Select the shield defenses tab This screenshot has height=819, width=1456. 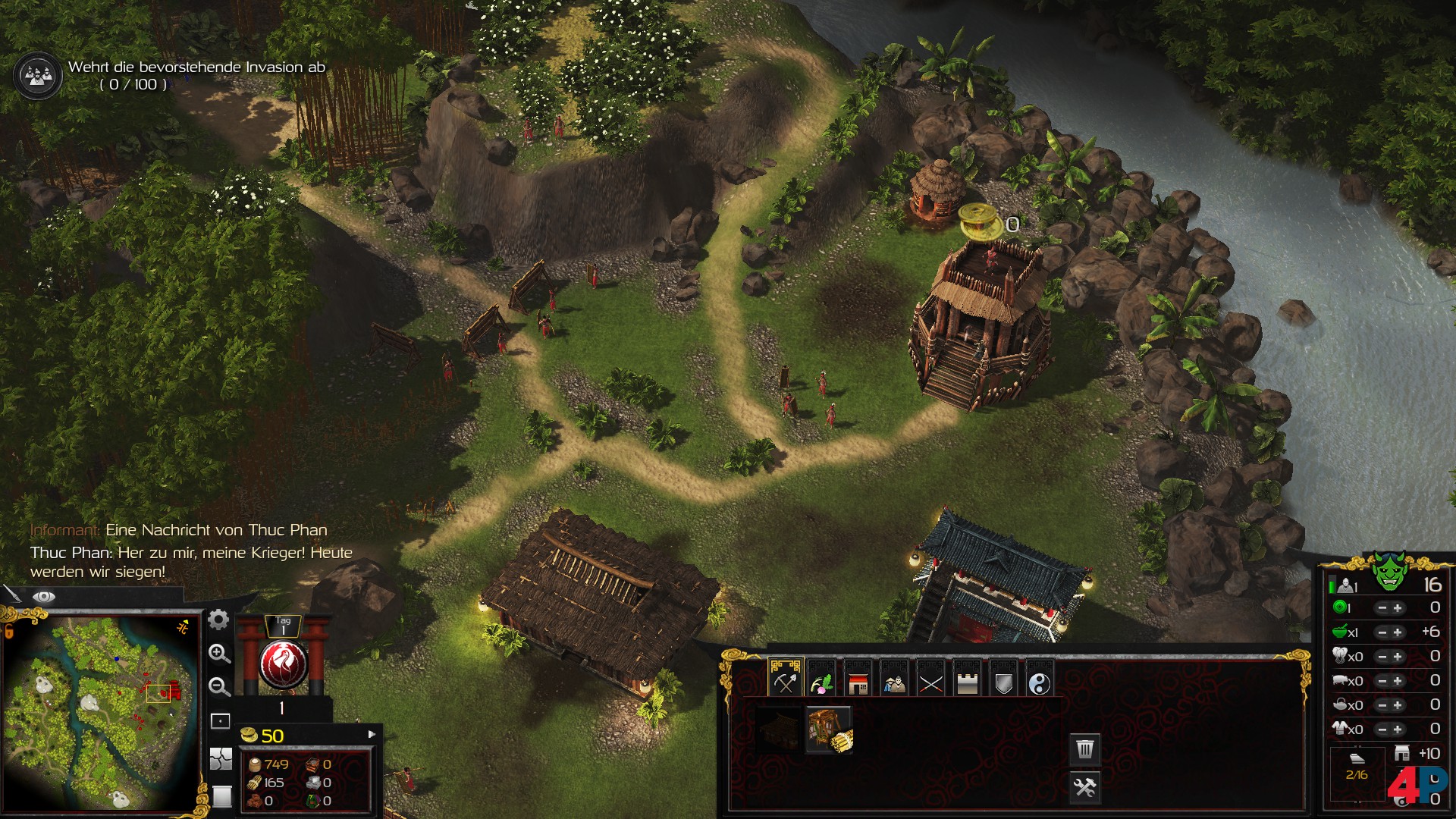point(1003,680)
